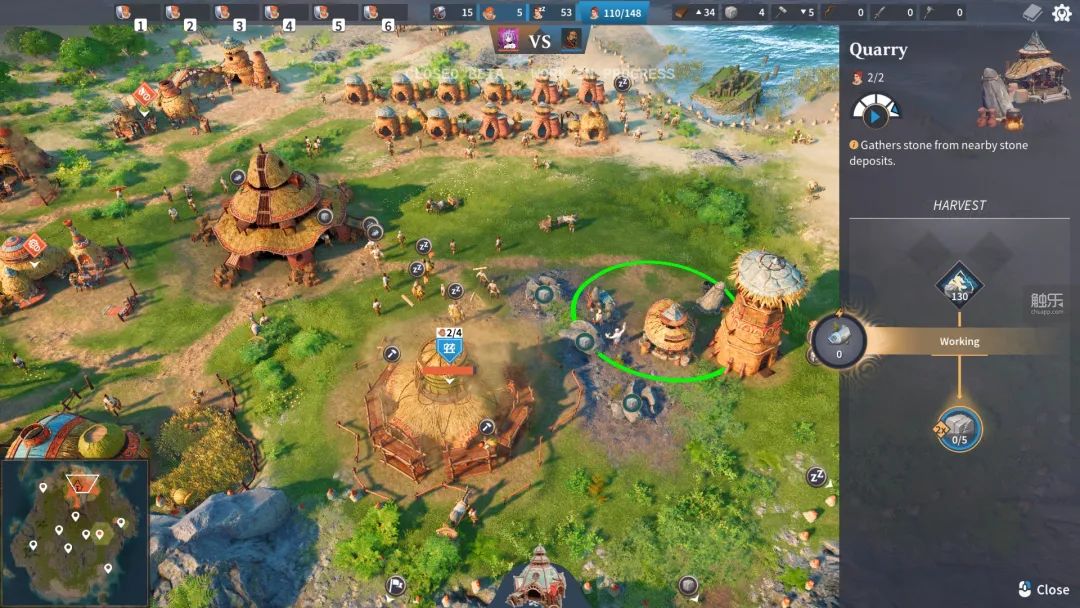The height and width of the screenshot is (608, 1080).
Task: Select the building marker showing 2/4
Action: coord(449,349)
